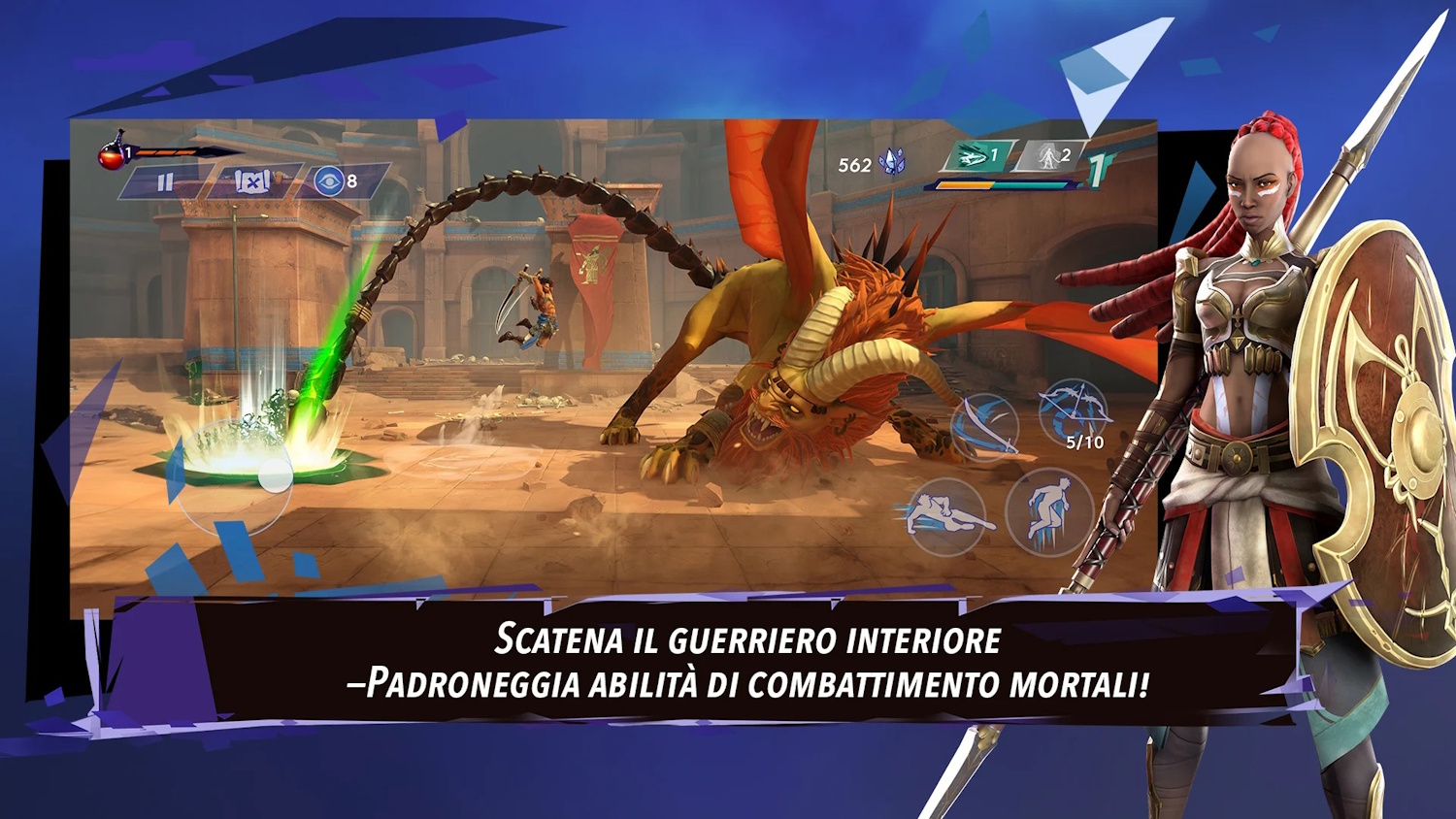Pause the game with the pause button
Screen dimensions: 1456x819
tap(165, 181)
